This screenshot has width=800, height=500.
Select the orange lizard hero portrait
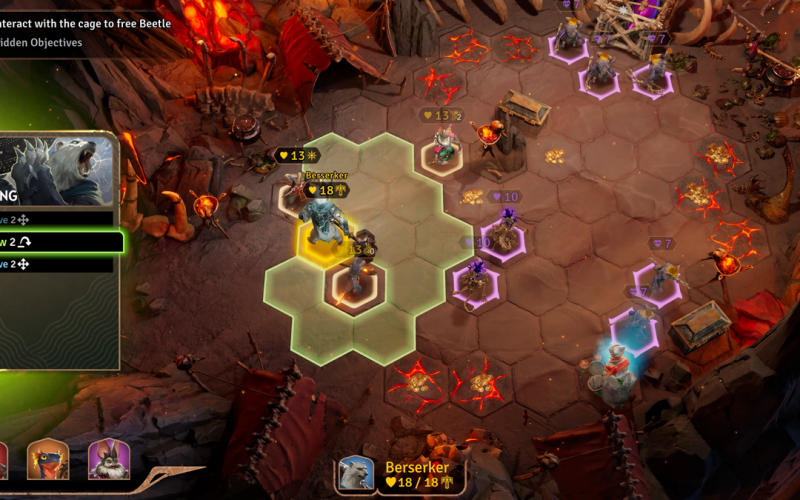[x=47, y=460]
